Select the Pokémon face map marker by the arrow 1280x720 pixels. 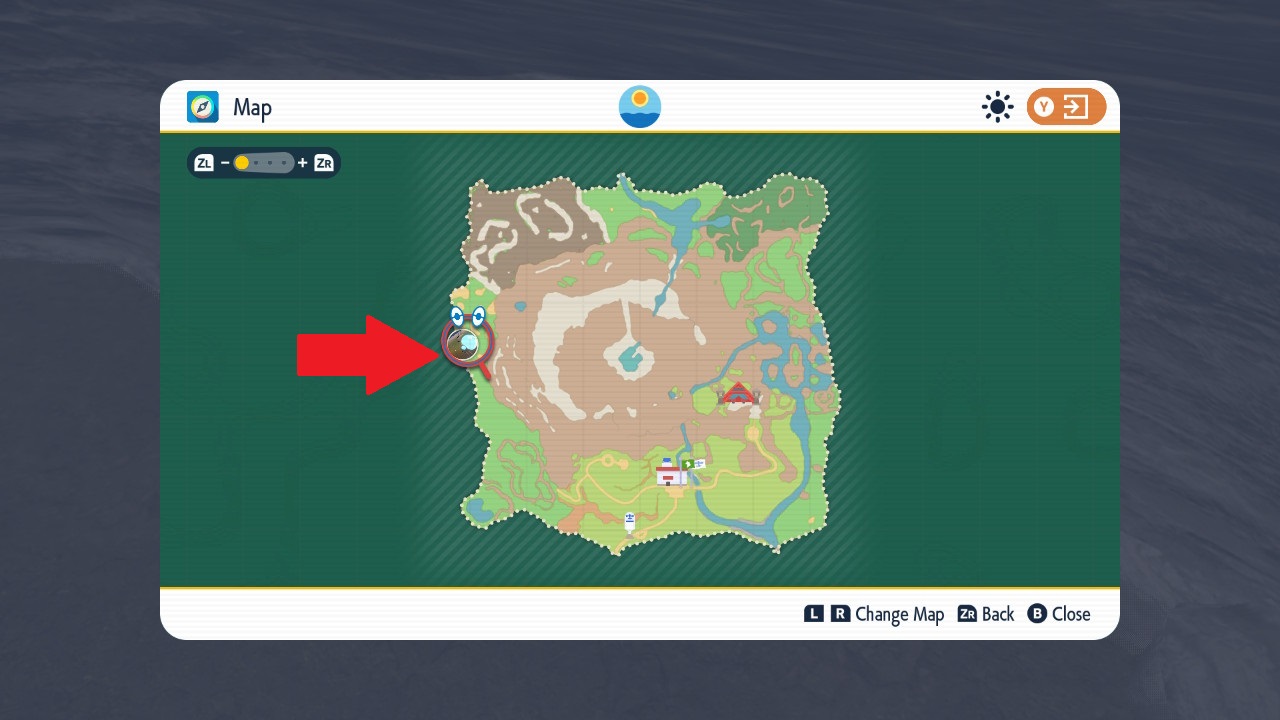pos(466,340)
